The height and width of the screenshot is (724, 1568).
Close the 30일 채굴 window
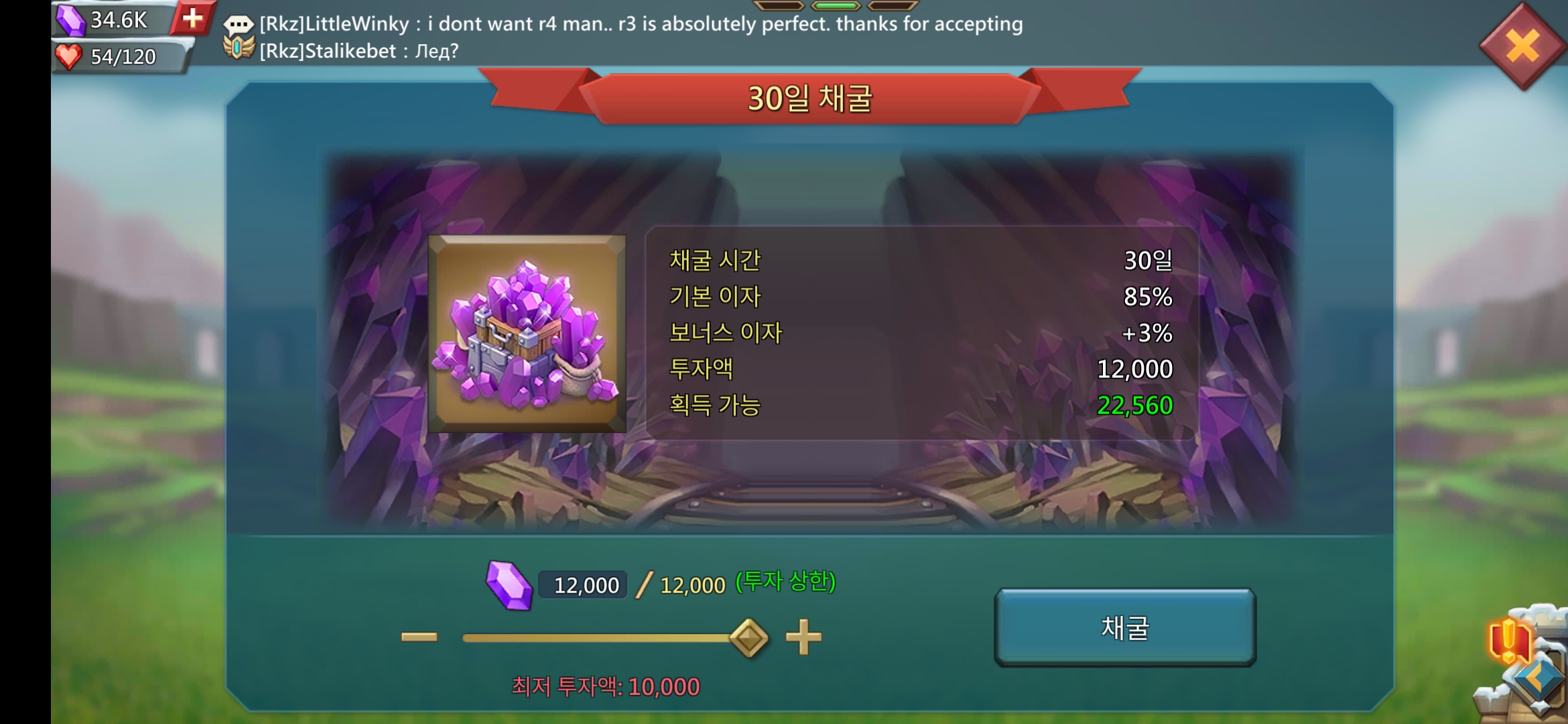pyautogui.click(x=1522, y=46)
